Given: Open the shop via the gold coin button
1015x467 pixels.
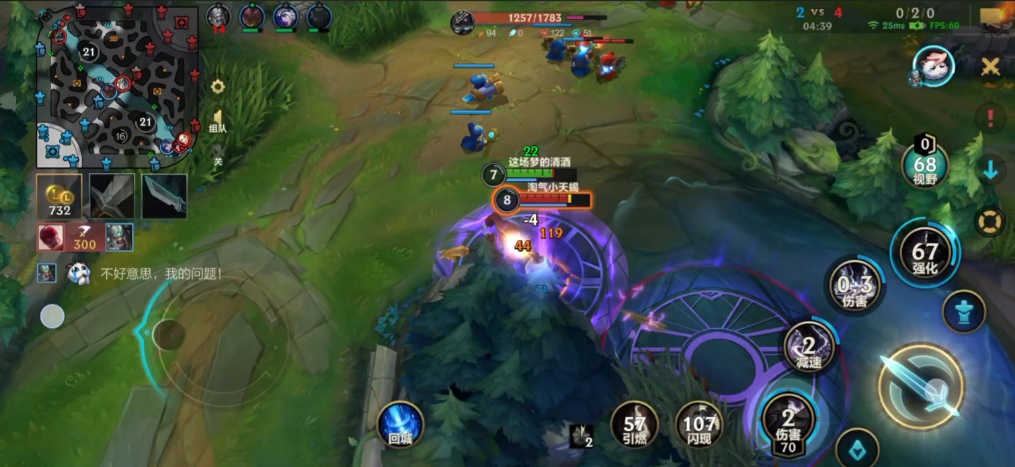Looking at the screenshot, I should (x=60, y=197).
